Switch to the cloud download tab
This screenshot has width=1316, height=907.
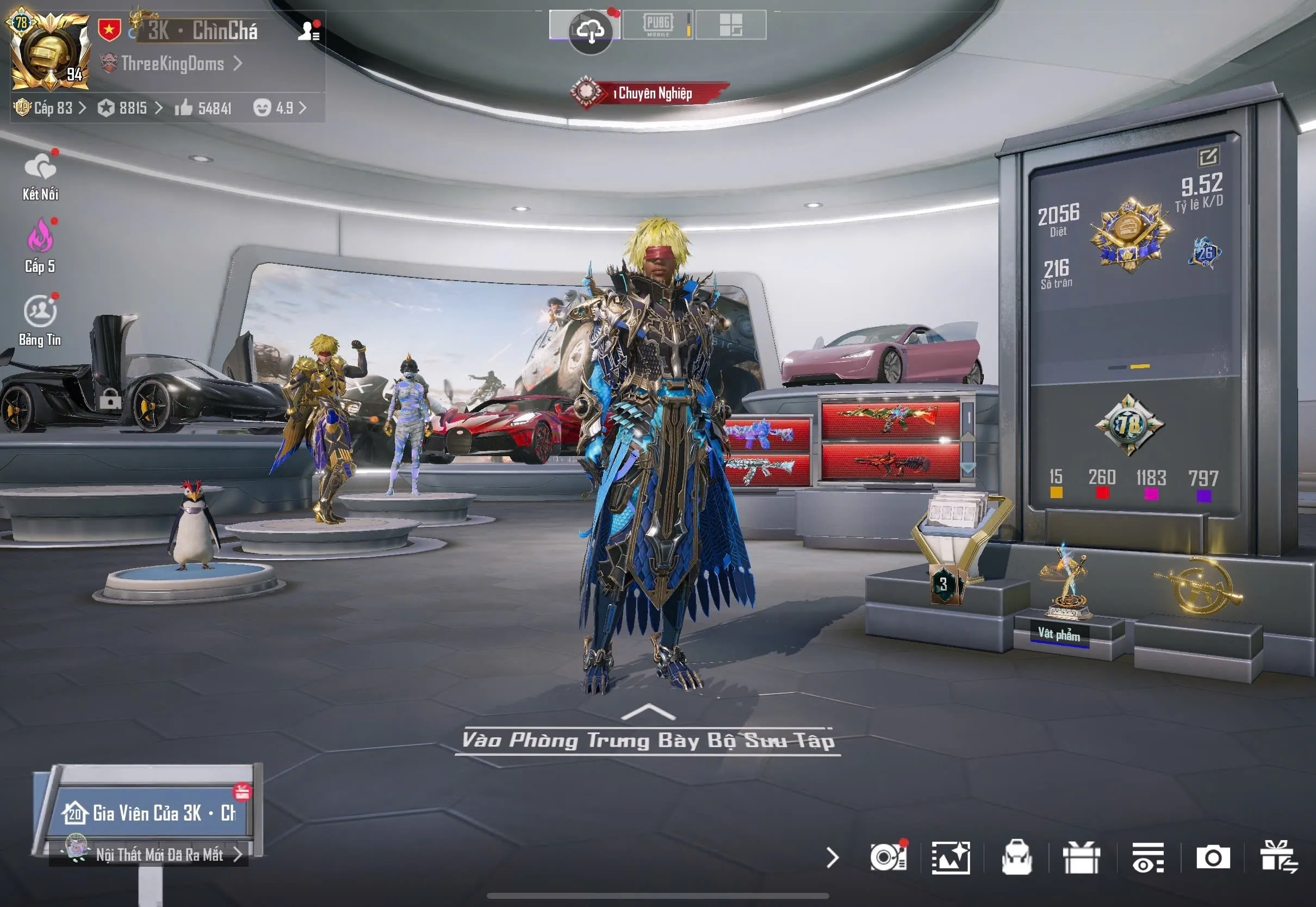590,29
